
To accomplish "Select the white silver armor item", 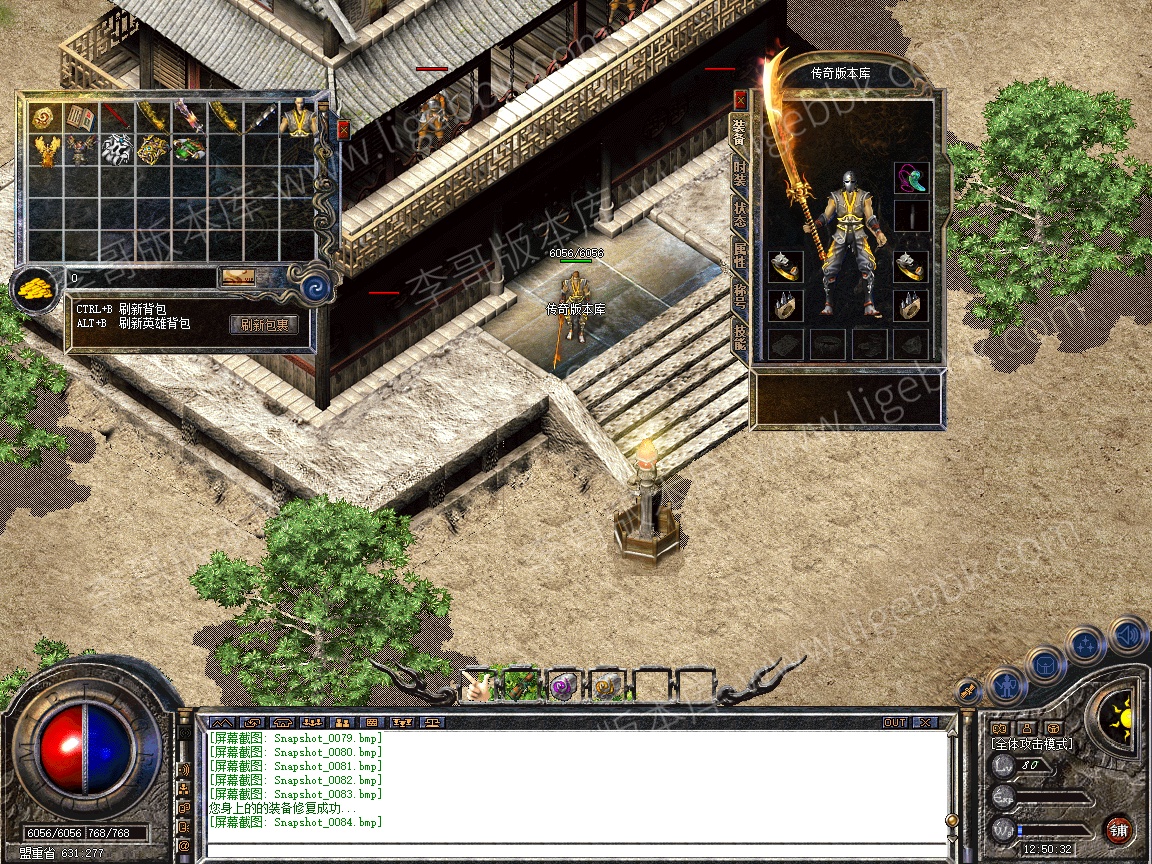I will pyautogui.click(x=117, y=150).
